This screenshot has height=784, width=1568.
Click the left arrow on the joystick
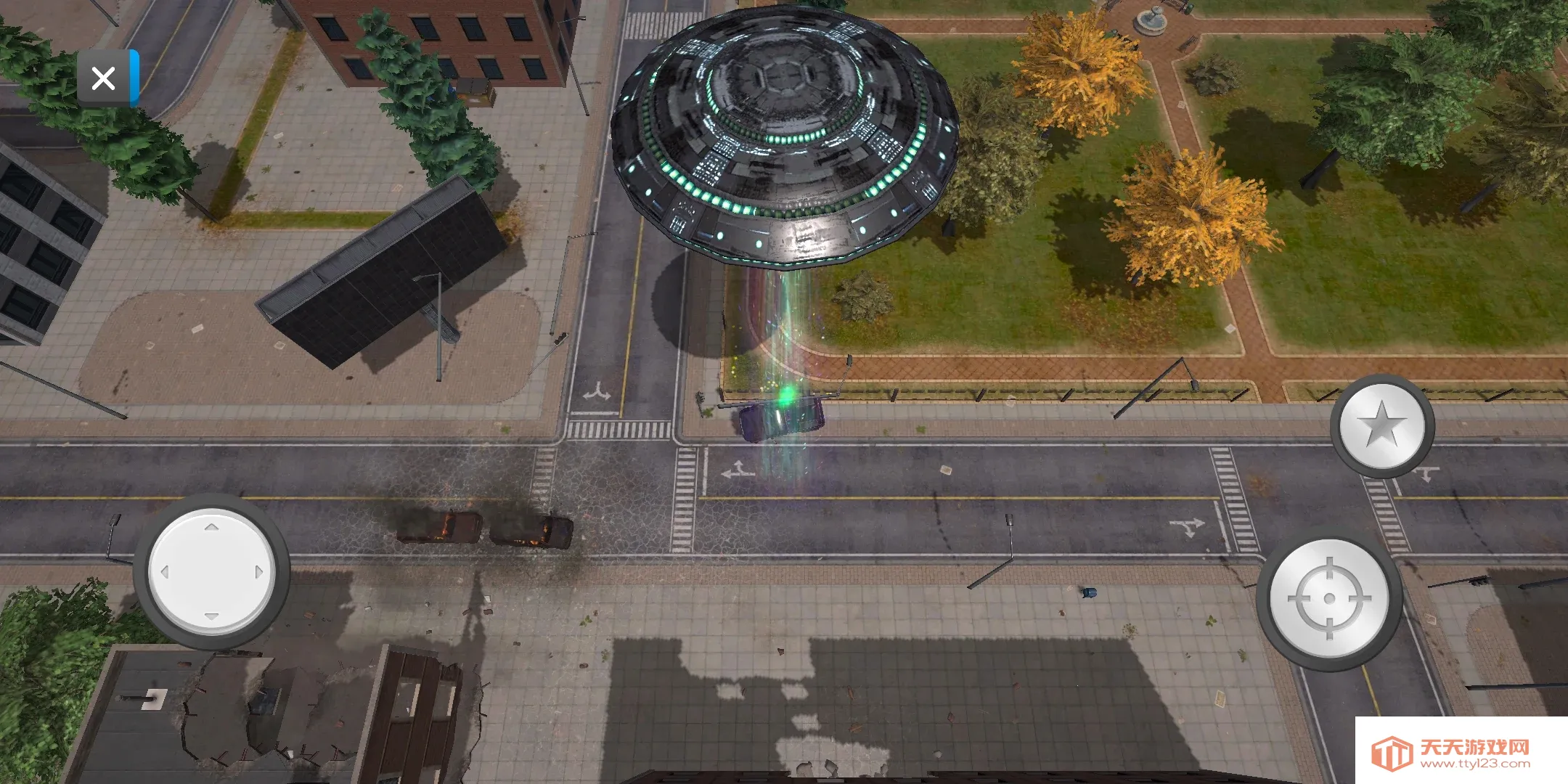pos(165,572)
